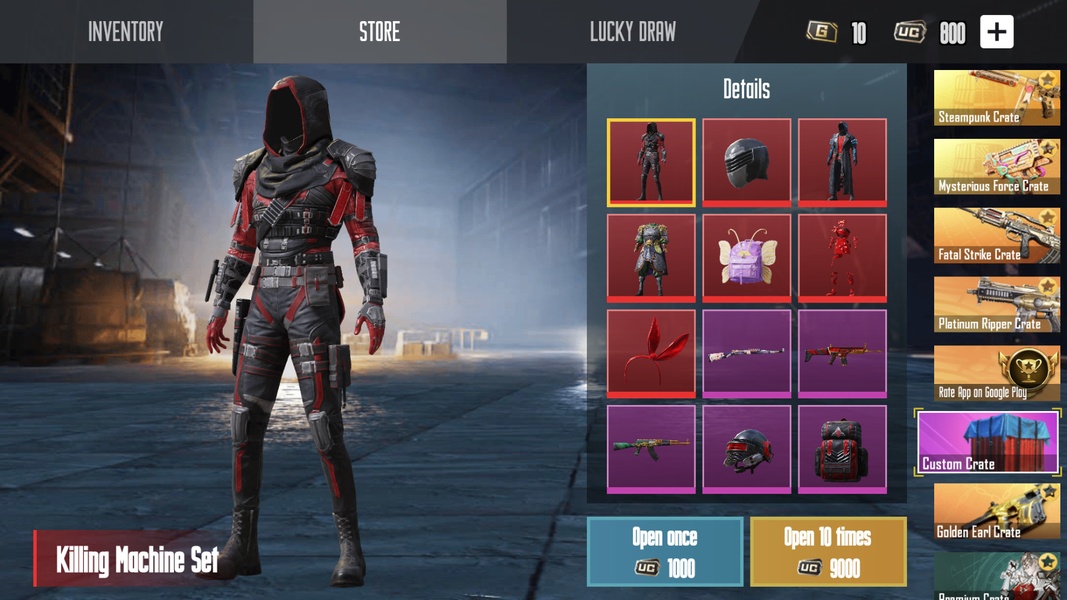Select the Custom Crate
The height and width of the screenshot is (600, 1067).
[988, 442]
